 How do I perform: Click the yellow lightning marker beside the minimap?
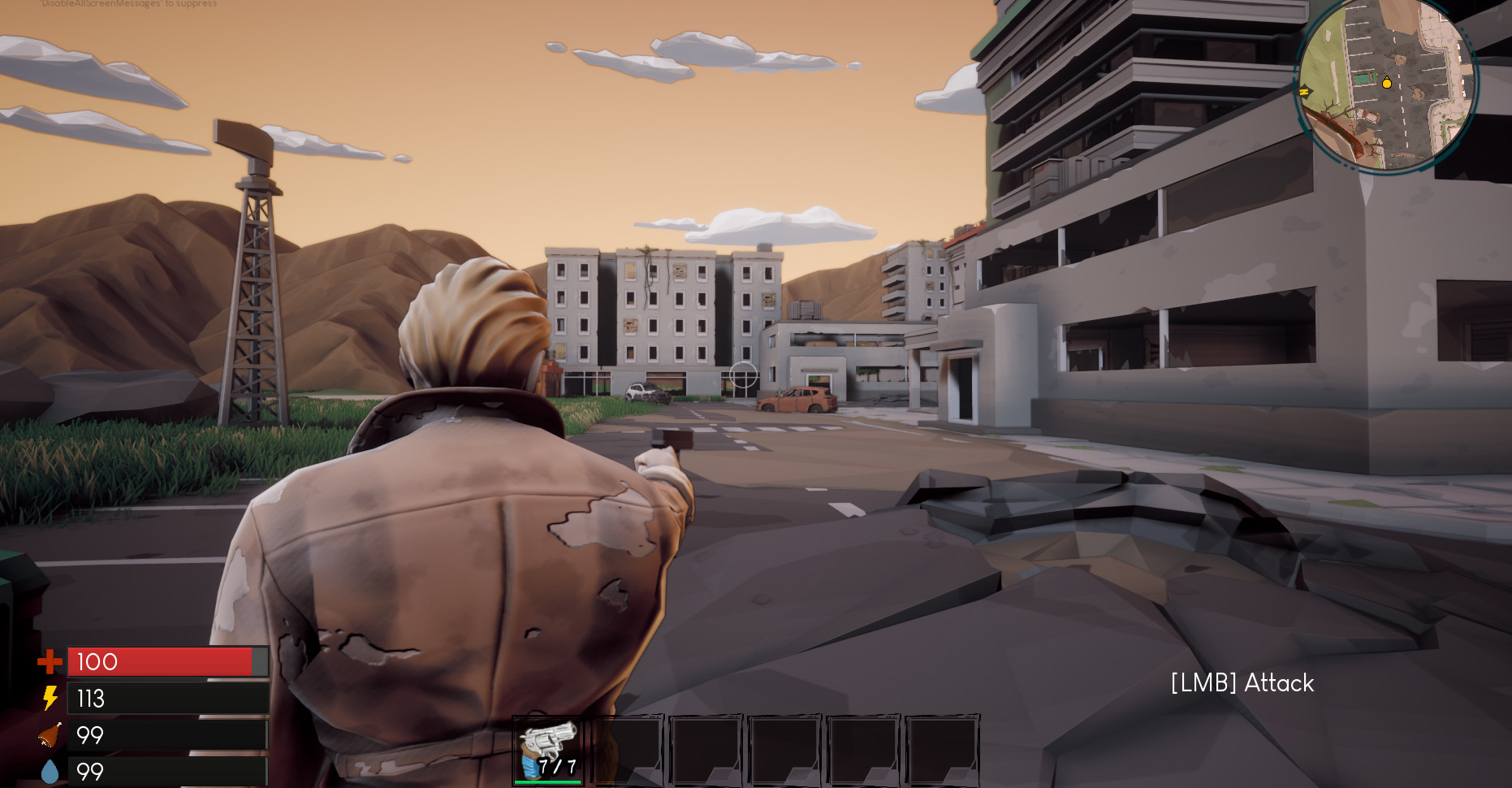(1304, 92)
